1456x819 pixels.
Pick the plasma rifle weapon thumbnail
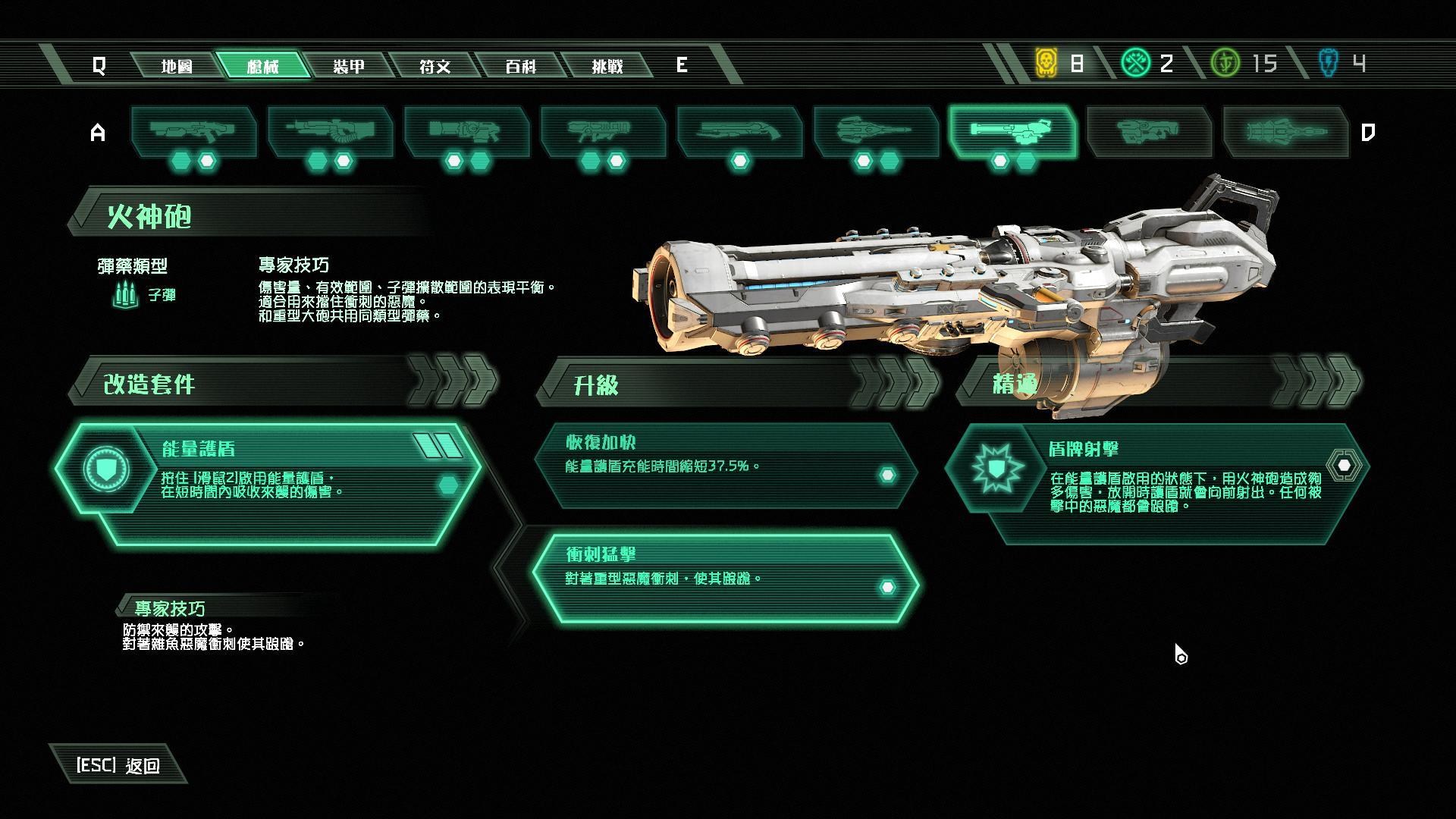[x=466, y=132]
